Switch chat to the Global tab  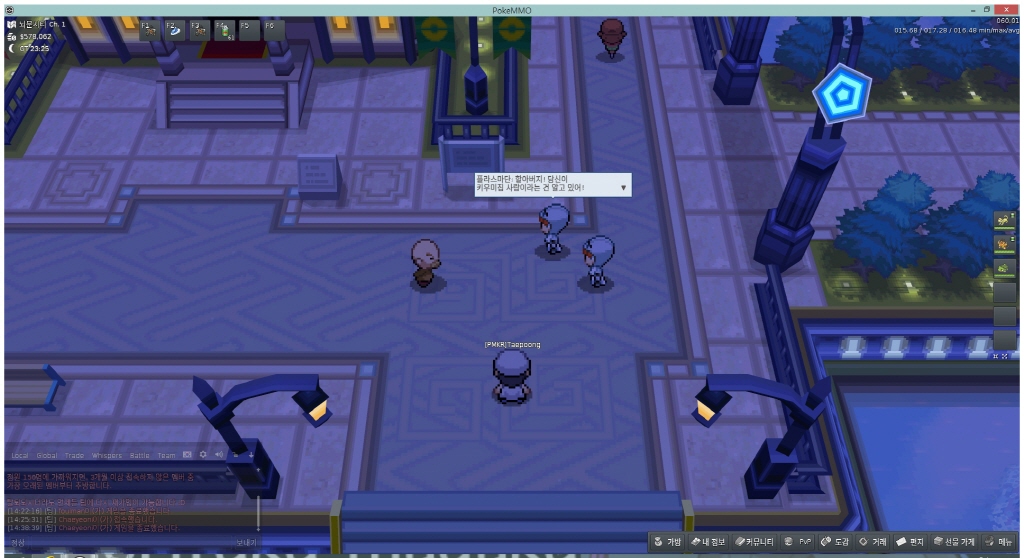coord(47,455)
